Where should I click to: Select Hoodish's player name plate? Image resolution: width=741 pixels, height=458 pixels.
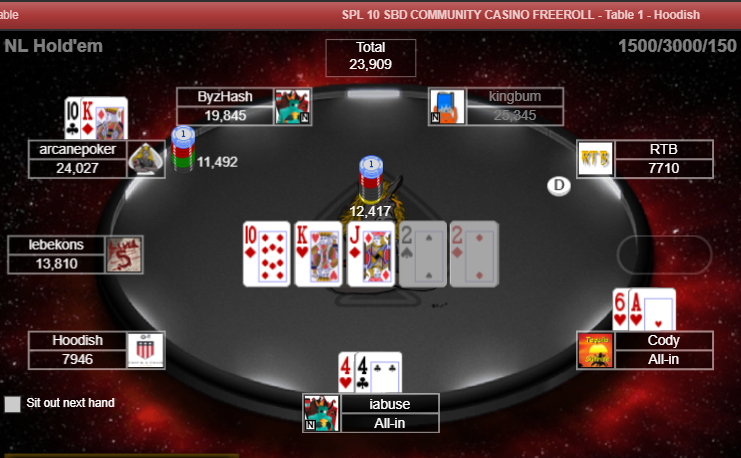78,350
